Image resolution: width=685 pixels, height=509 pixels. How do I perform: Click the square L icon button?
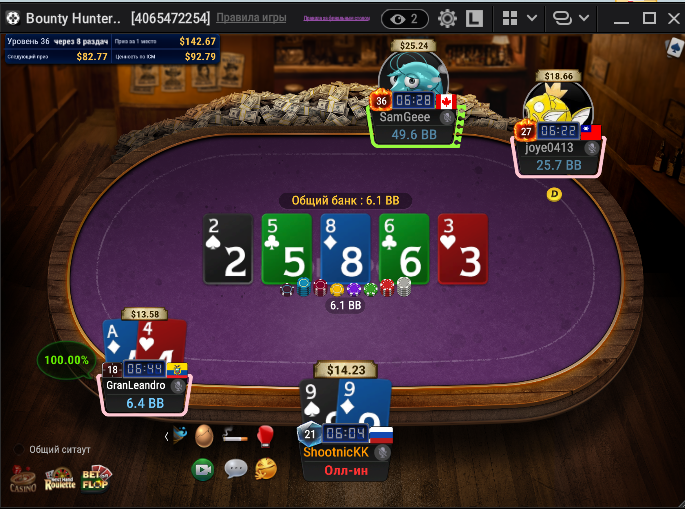pyautogui.click(x=475, y=18)
